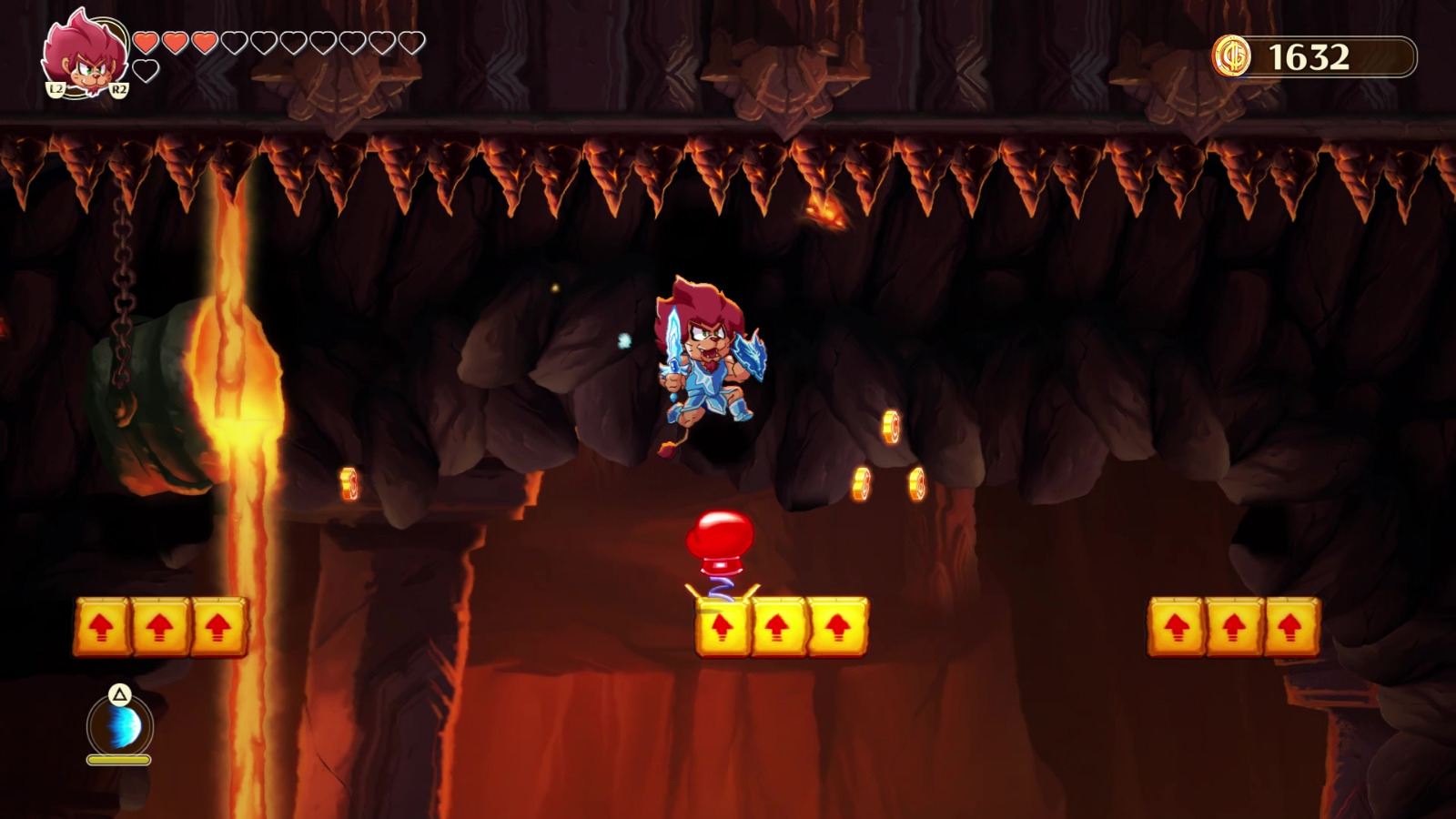The width and height of the screenshot is (1456, 819).
Task: Click the lowest coin under the rocky overhang
Action: tap(860, 482)
